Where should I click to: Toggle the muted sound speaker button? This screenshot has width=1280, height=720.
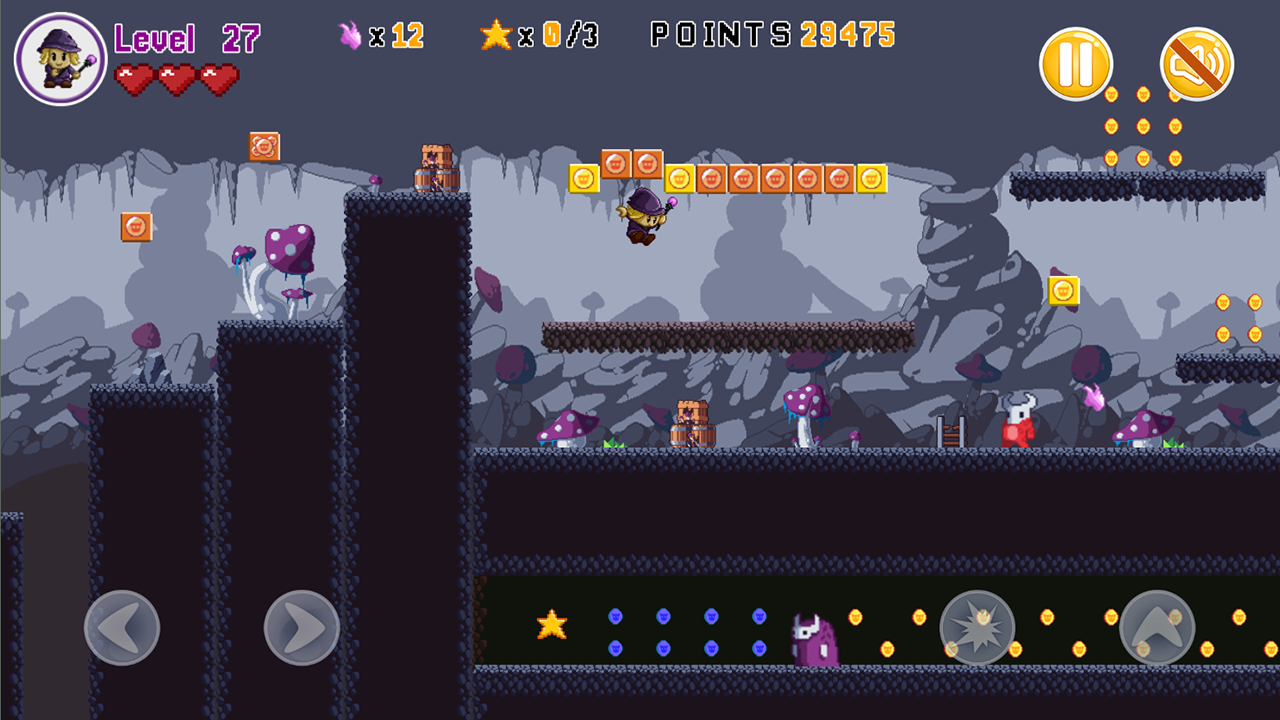pyautogui.click(x=1196, y=64)
